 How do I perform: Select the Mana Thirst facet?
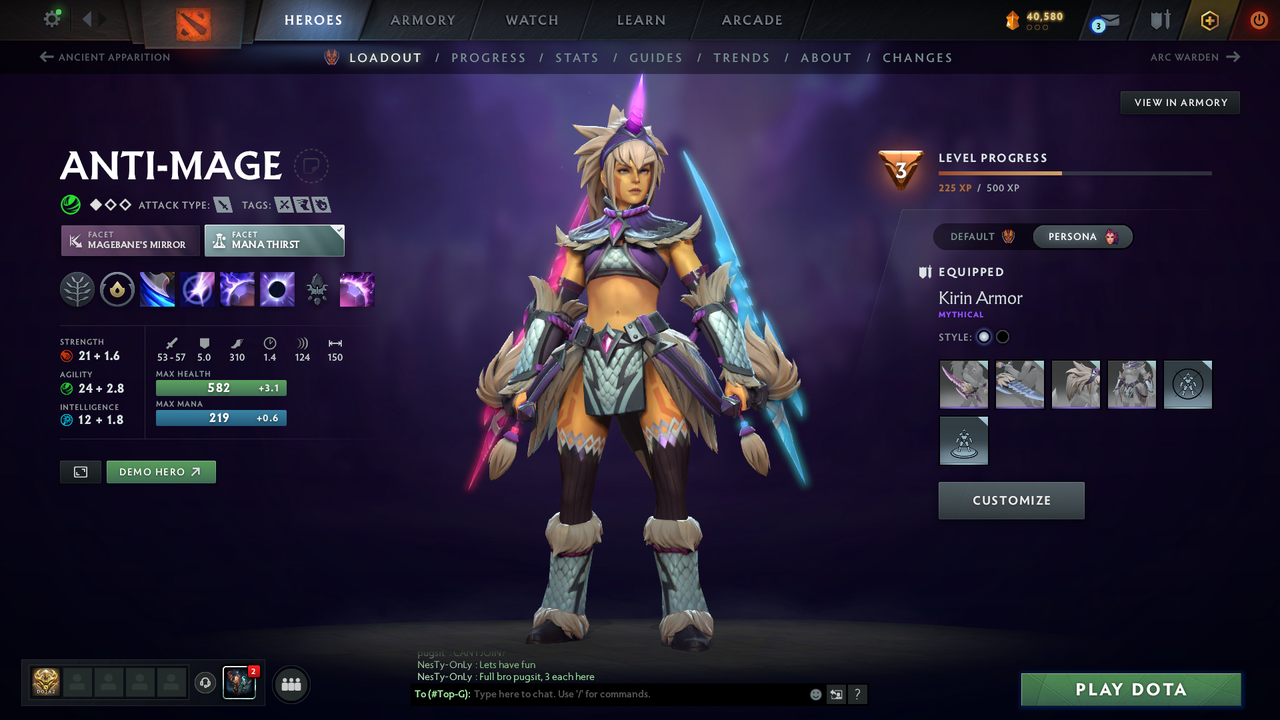pos(274,240)
